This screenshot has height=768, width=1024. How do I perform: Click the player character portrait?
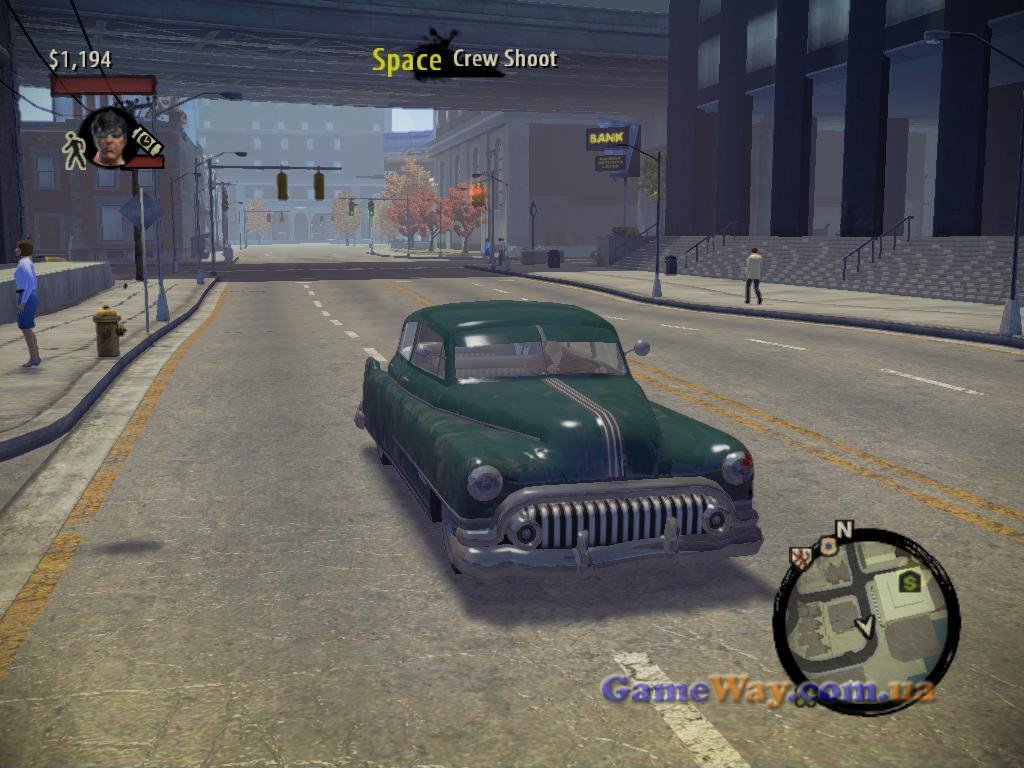[108, 137]
